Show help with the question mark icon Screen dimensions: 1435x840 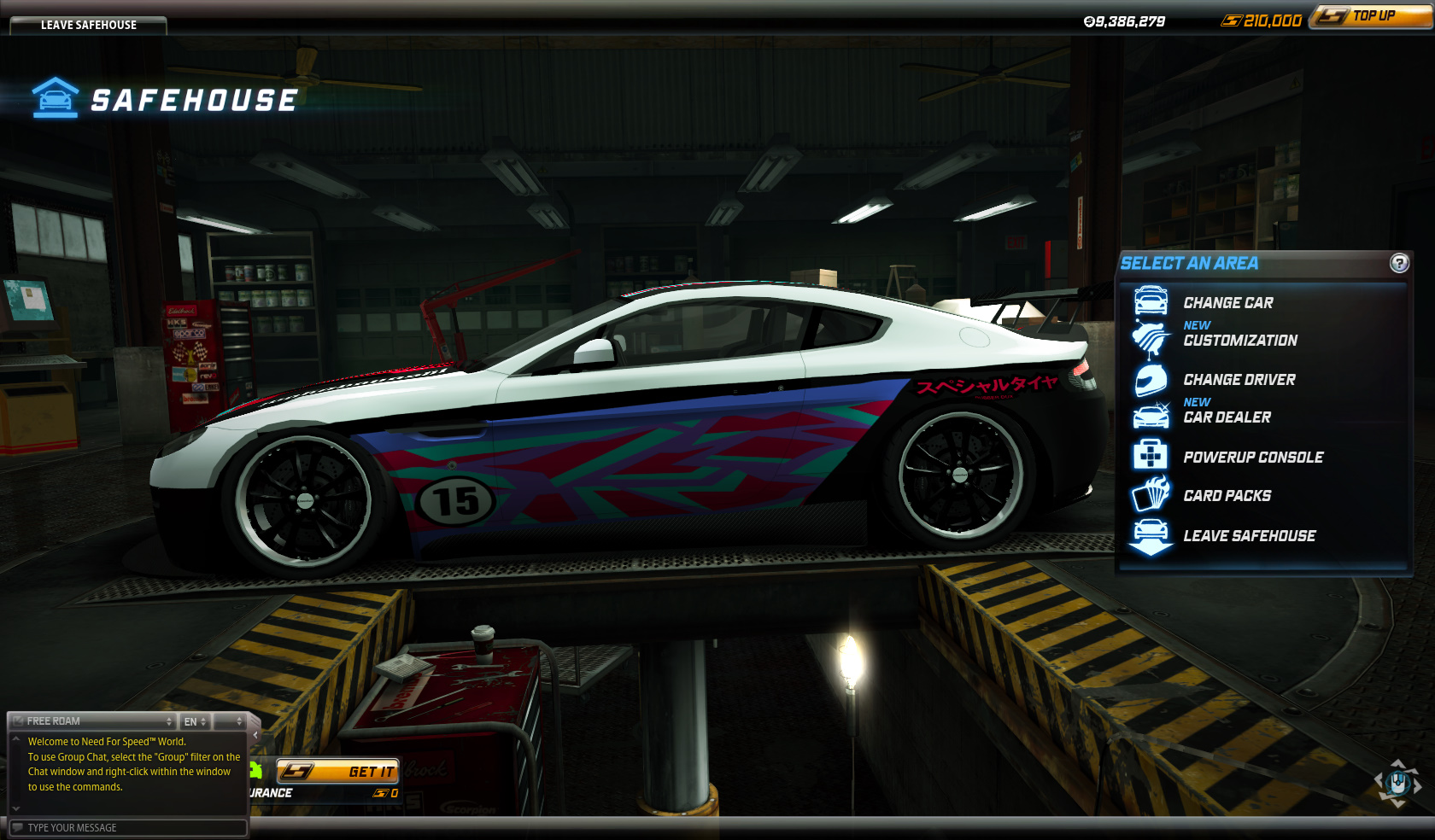click(x=1399, y=263)
